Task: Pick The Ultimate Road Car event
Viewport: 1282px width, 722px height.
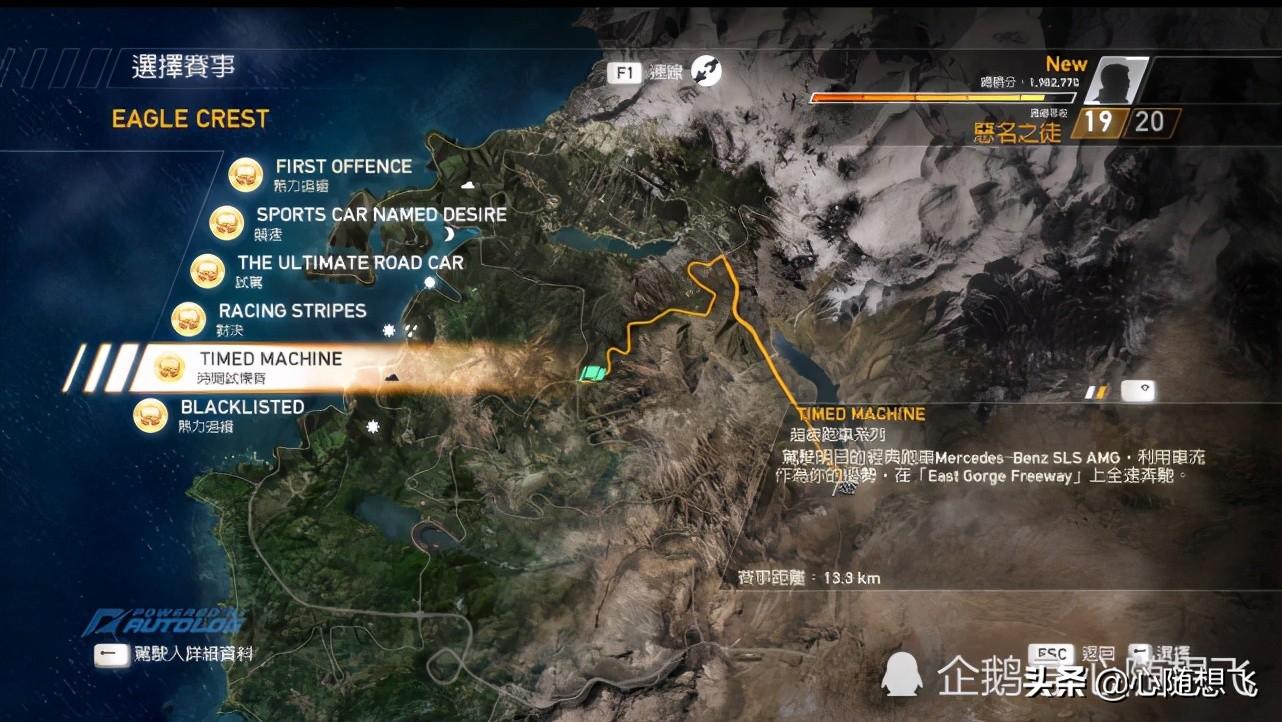Action: point(350,263)
